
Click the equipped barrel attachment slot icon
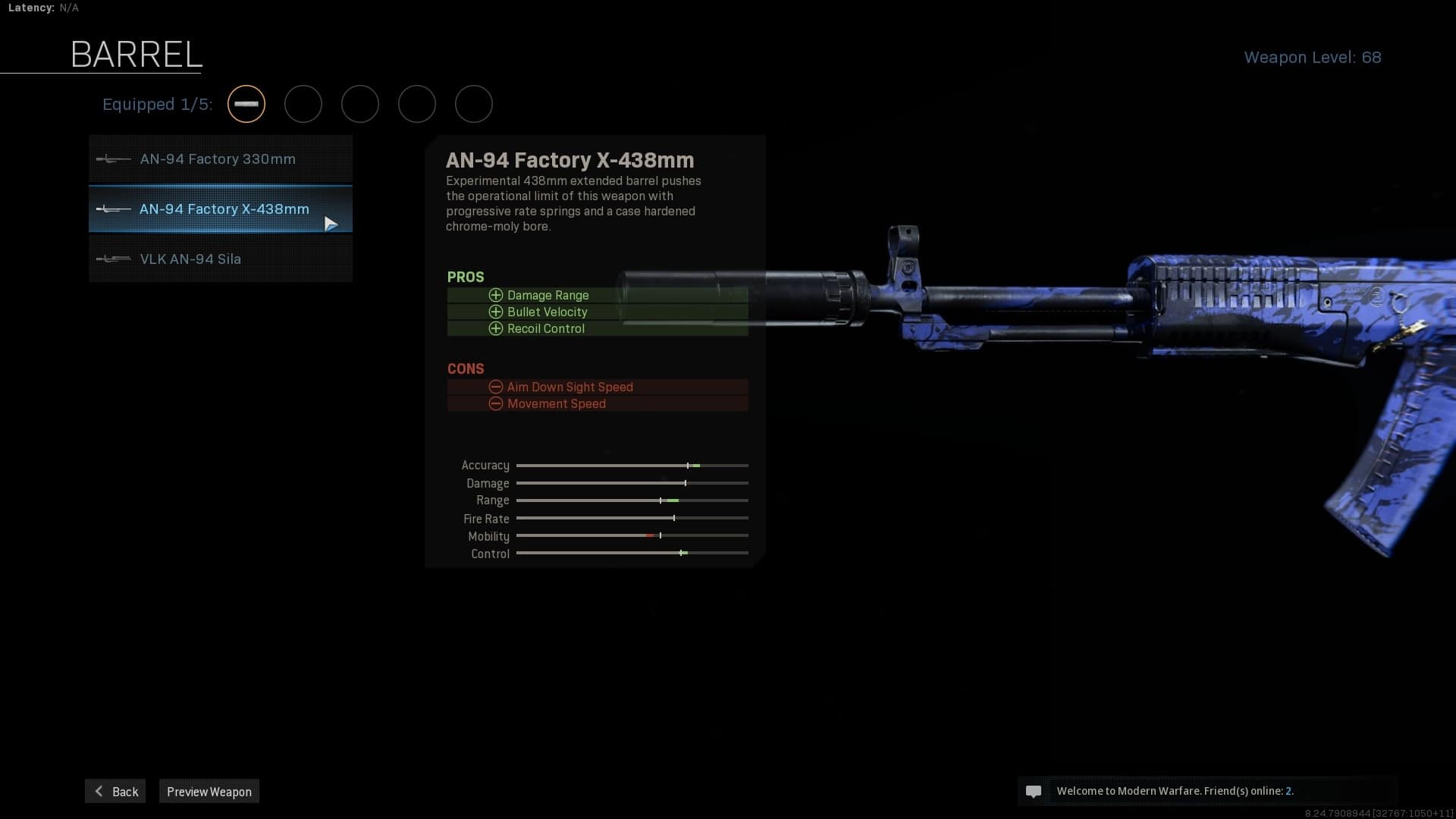246,104
